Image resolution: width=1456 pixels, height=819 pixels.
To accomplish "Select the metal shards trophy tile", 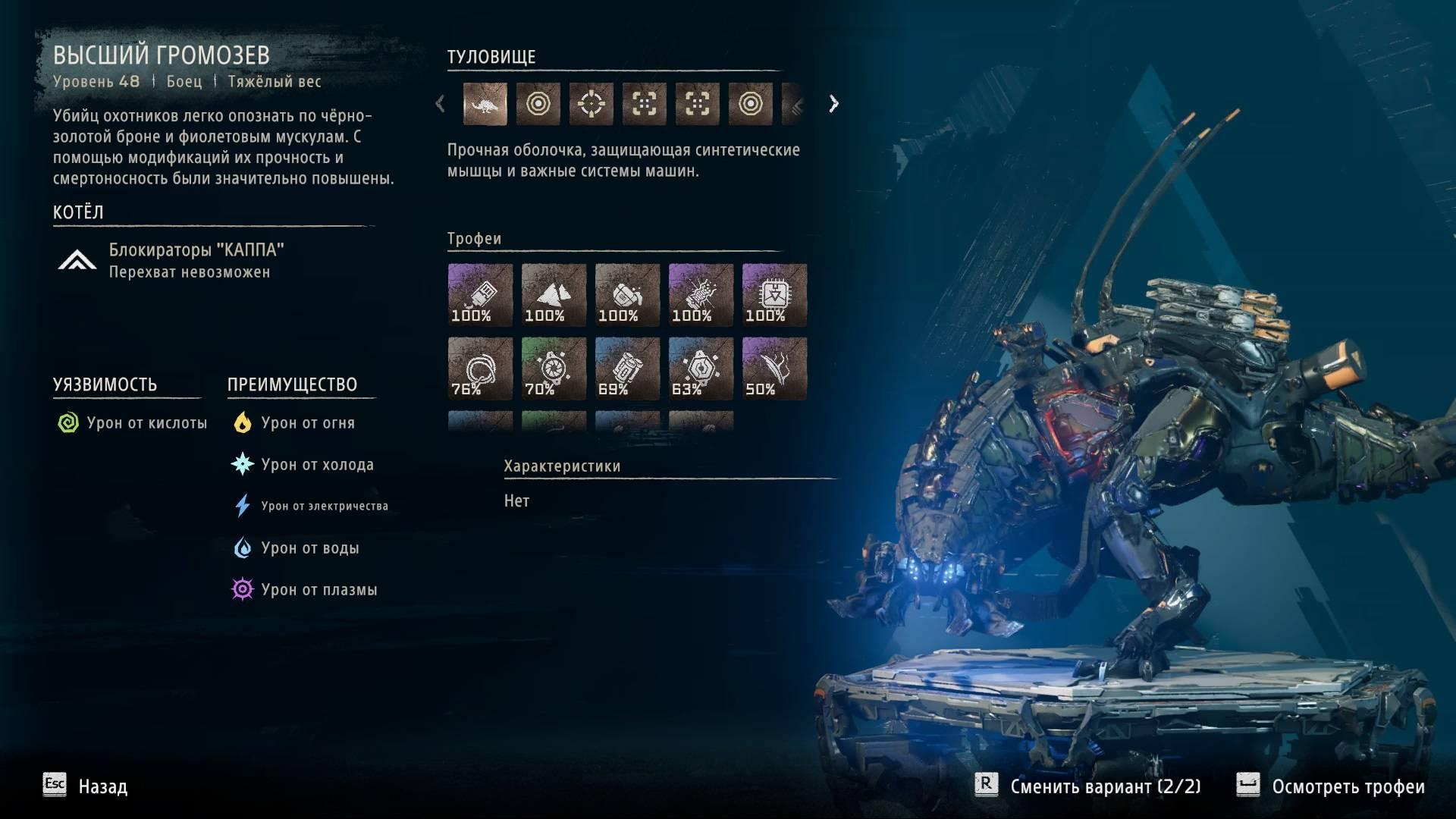I will 554,295.
